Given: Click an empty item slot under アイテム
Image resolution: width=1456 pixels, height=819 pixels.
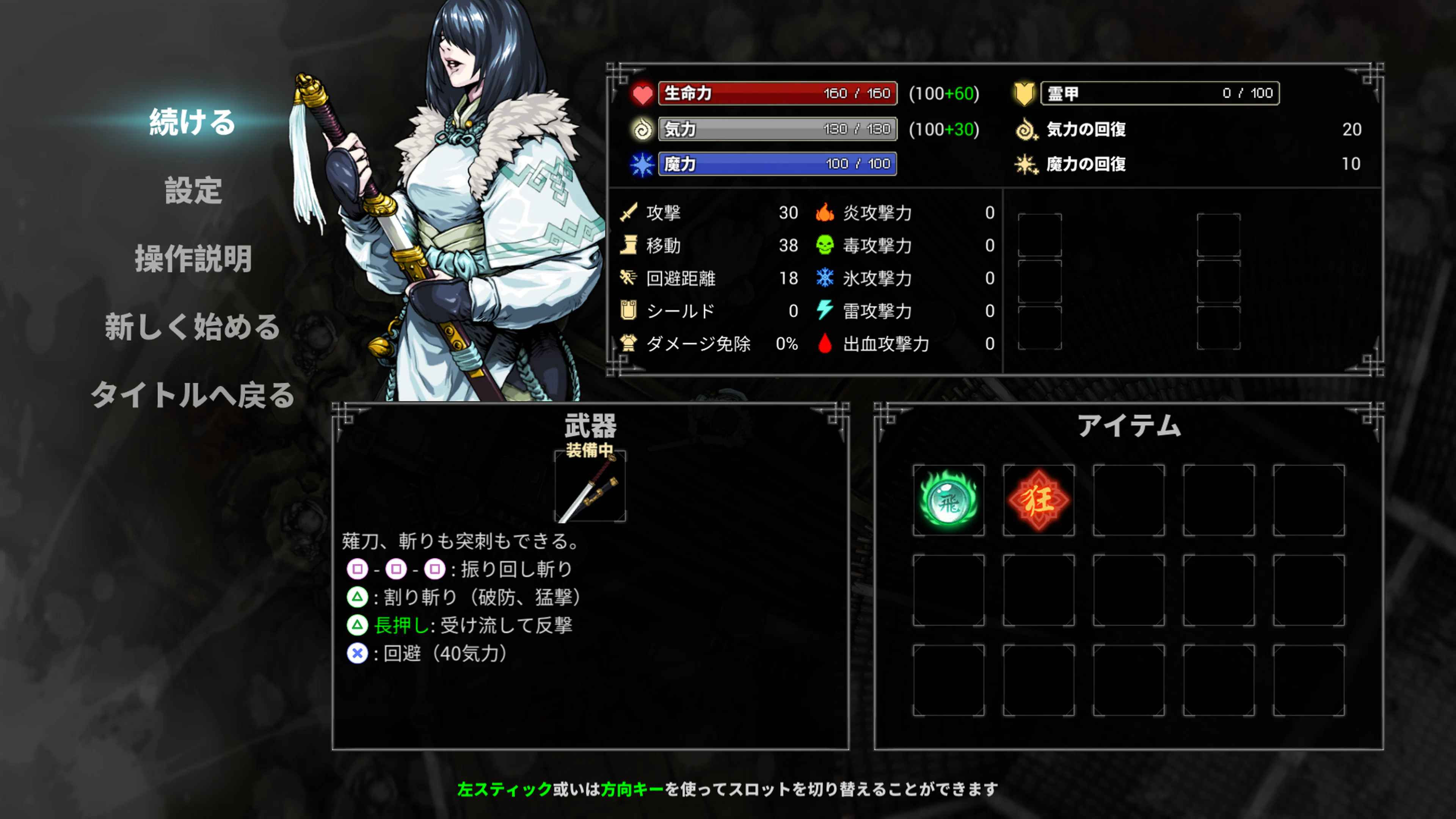Looking at the screenshot, I should click(x=1129, y=499).
